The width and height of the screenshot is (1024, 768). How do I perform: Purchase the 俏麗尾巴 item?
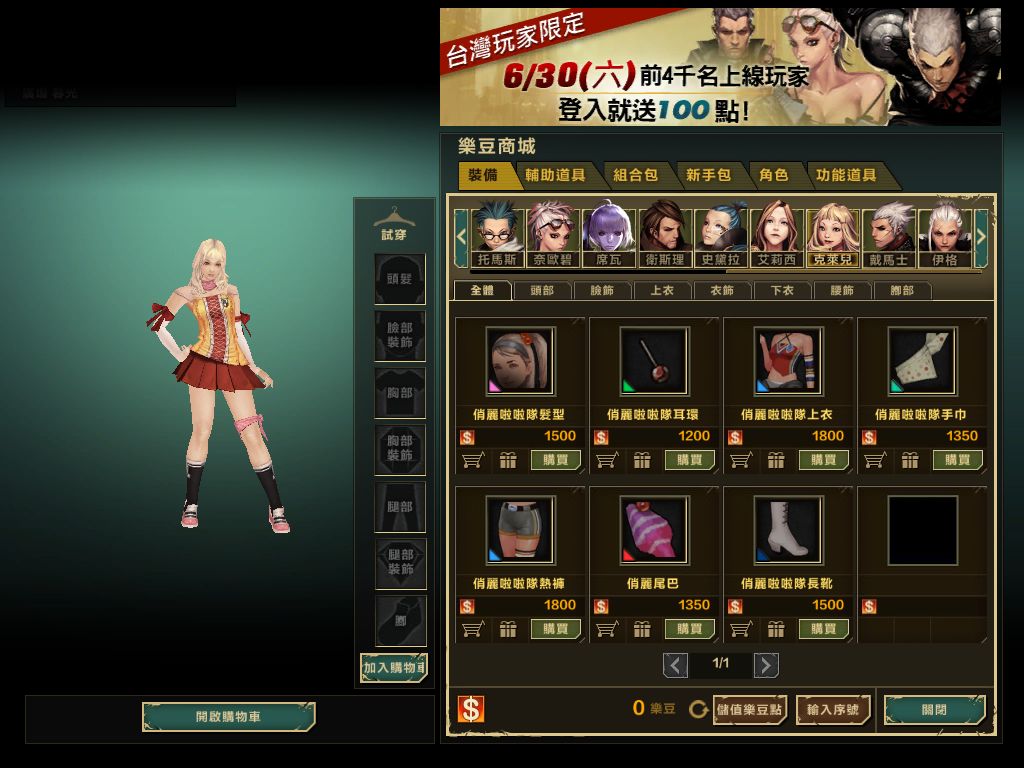point(689,629)
